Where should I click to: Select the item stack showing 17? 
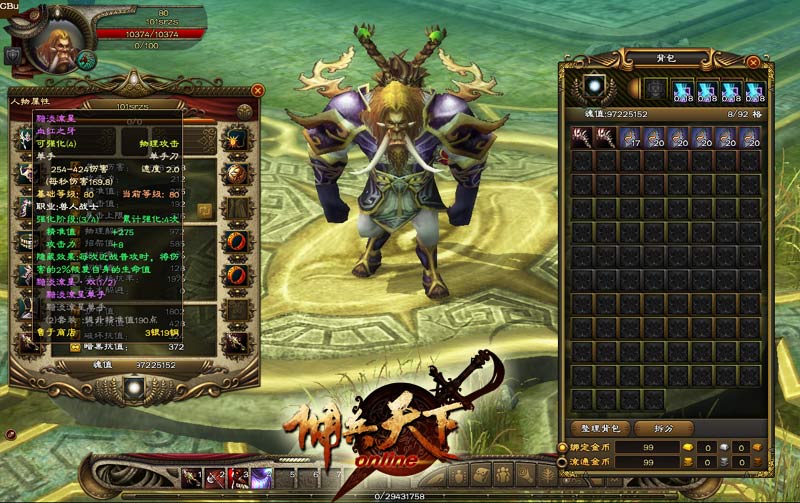click(631, 136)
